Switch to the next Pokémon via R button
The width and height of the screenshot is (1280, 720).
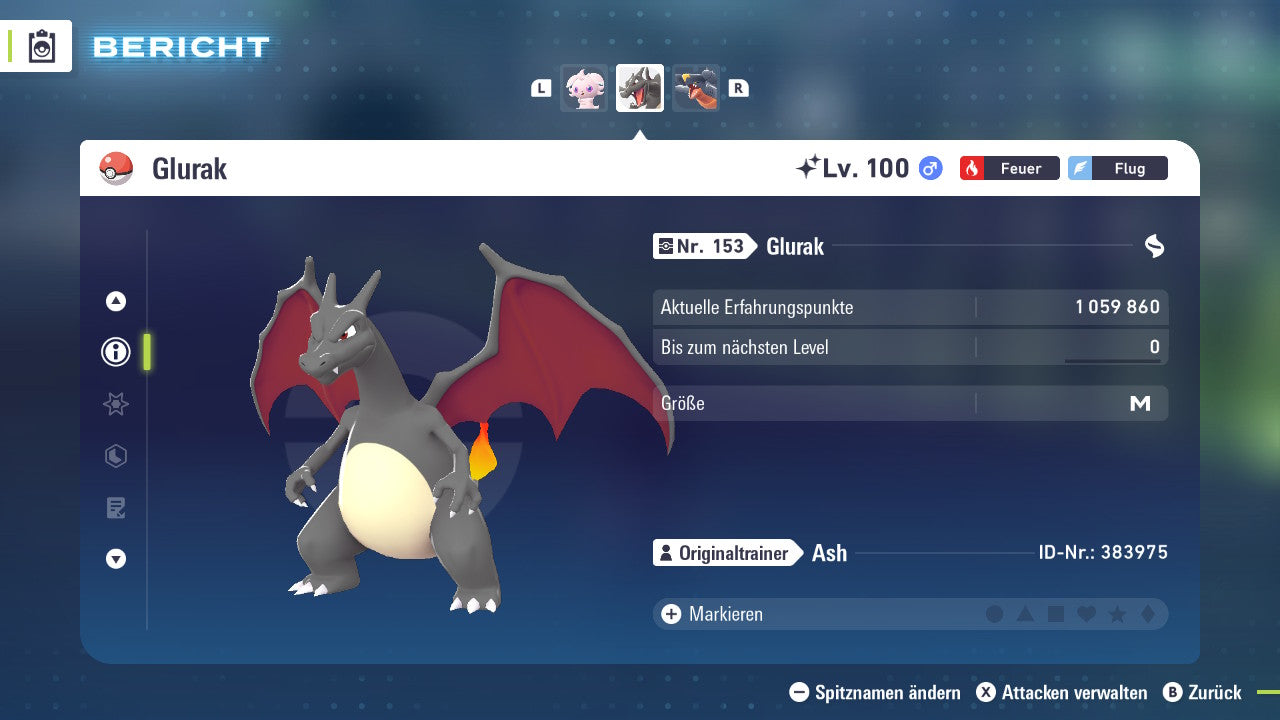click(x=737, y=87)
